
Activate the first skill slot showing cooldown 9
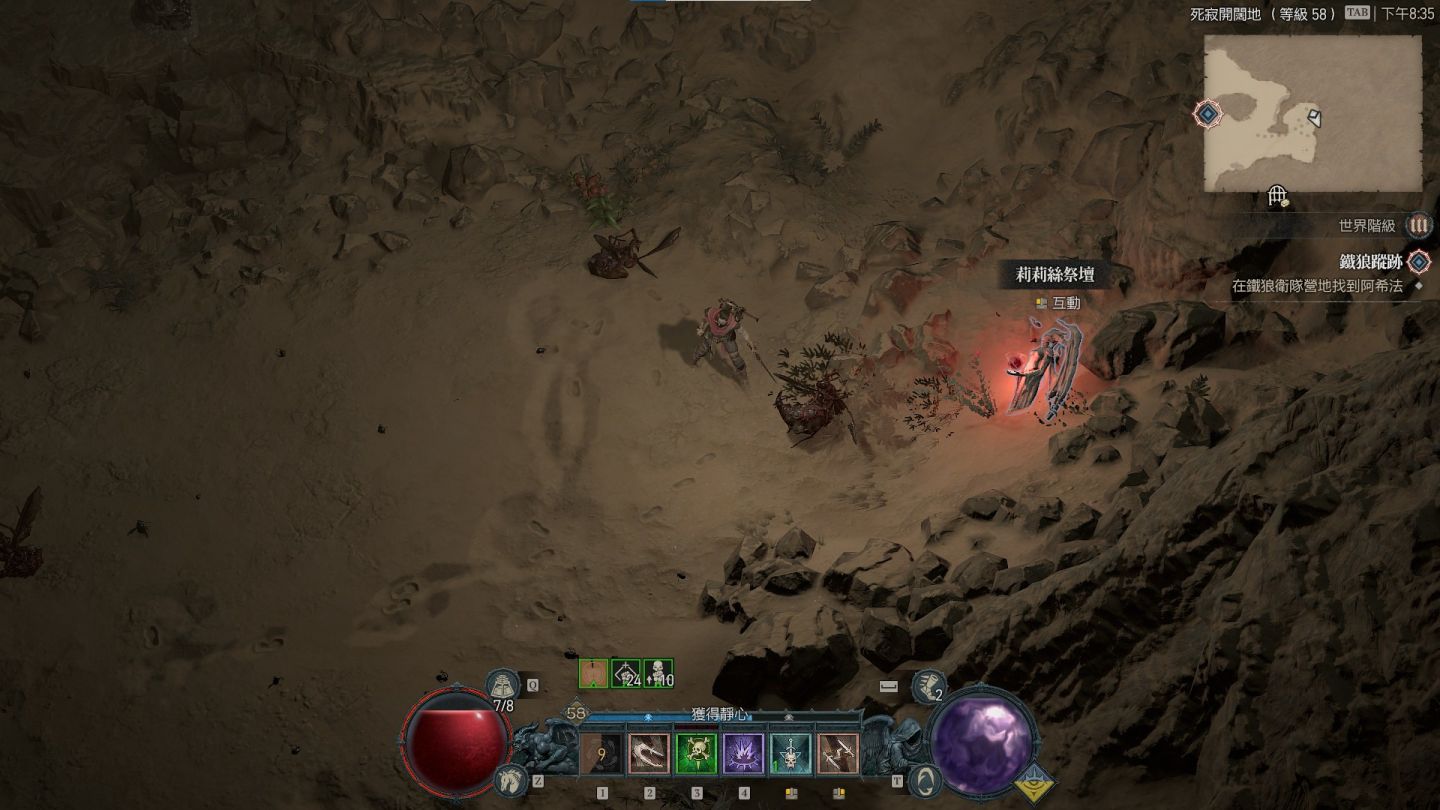(x=601, y=754)
